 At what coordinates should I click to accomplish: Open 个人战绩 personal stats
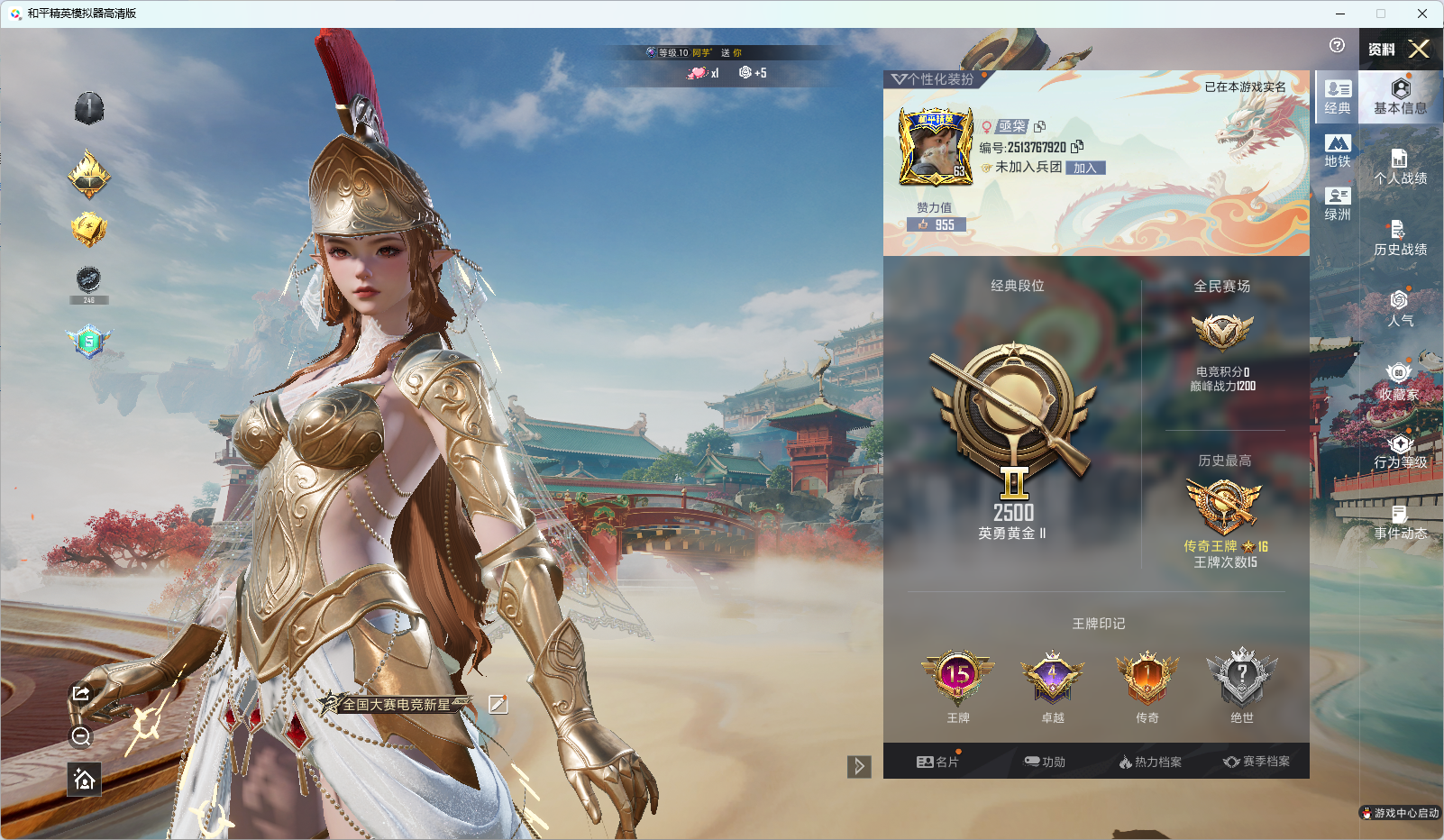pos(1400,167)
